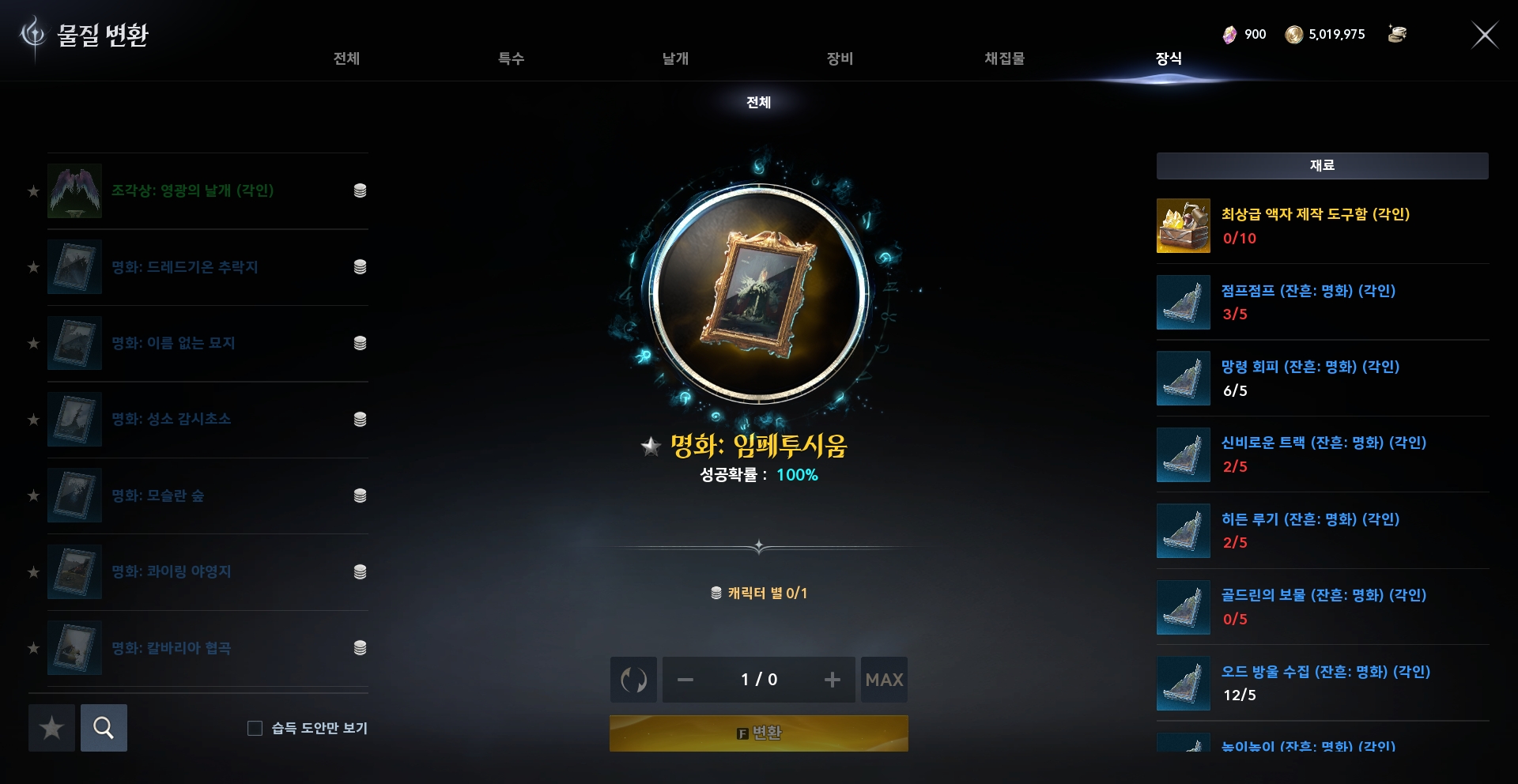Click the character count coin icon beside 조각상 entry
This screenshot has height=784, width=1518.
(x=361, y=190)
